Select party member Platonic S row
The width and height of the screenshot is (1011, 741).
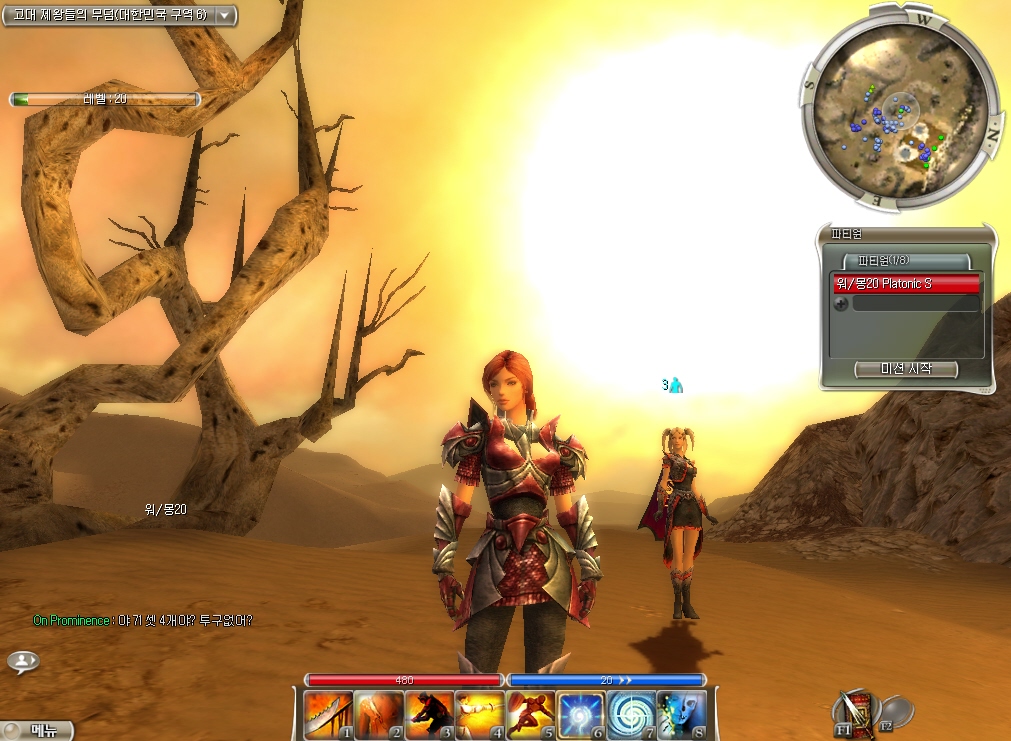[x=906, y=284]
